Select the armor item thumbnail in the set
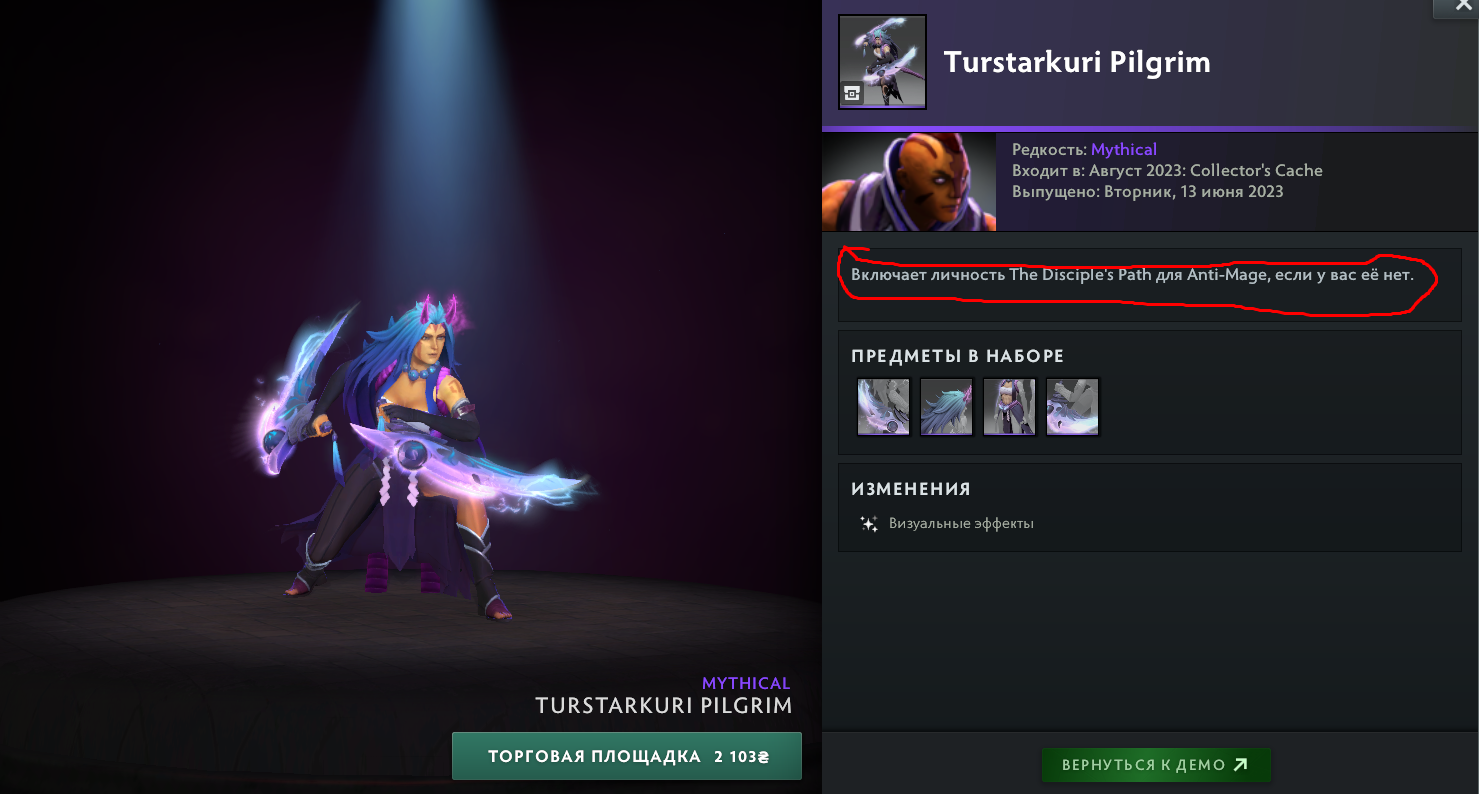This screenshot has width=1479, height=794. click(x=1009, y=406)
